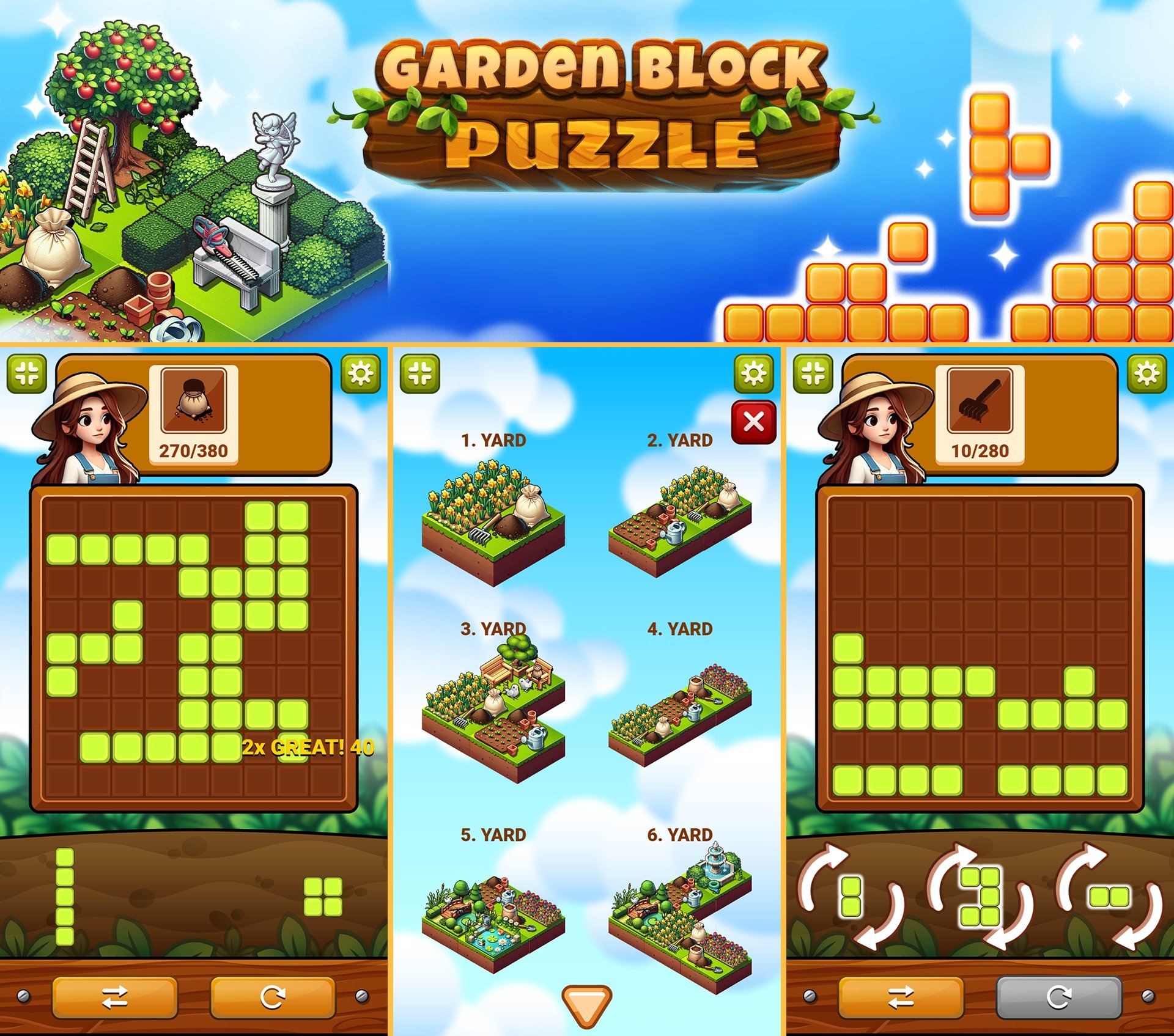Choose the 6. Yard fountain garden
The image size is (1174, 1036).
pos(679,911)
